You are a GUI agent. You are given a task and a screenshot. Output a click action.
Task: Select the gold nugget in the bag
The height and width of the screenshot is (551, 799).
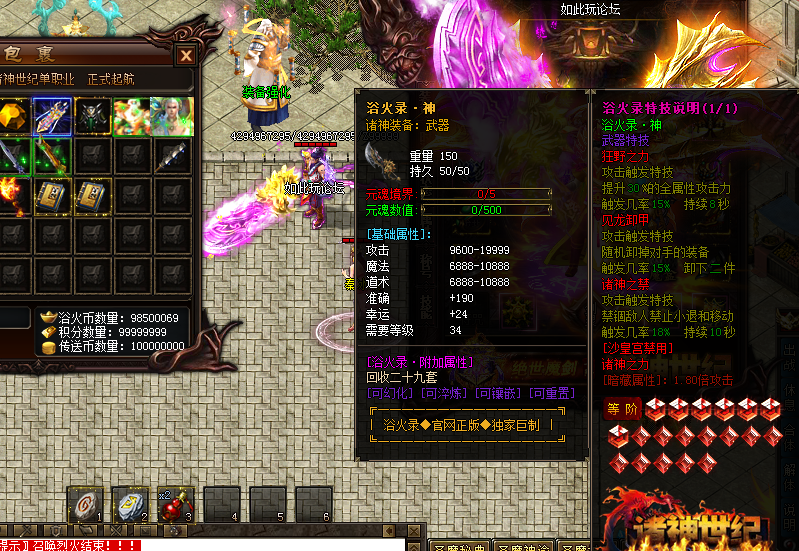12,116
